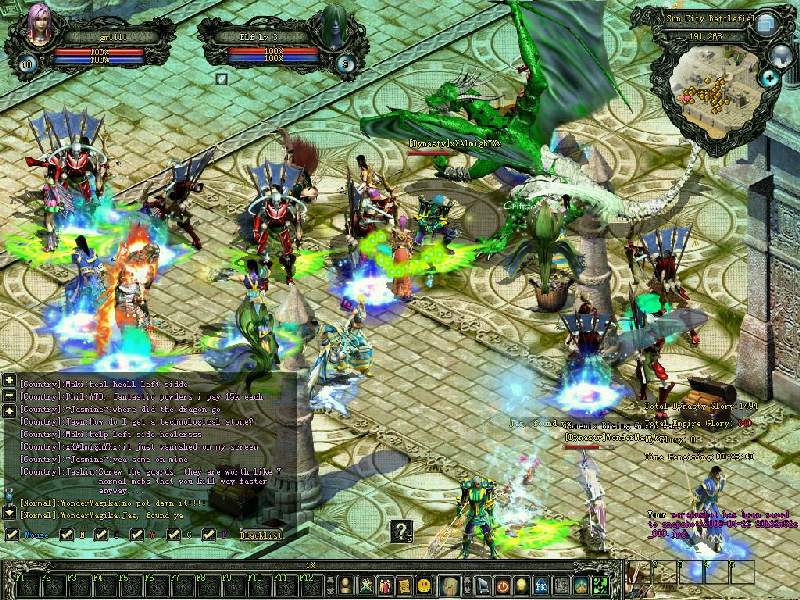Click the chat scroll-down arrow button

point(9,512)
